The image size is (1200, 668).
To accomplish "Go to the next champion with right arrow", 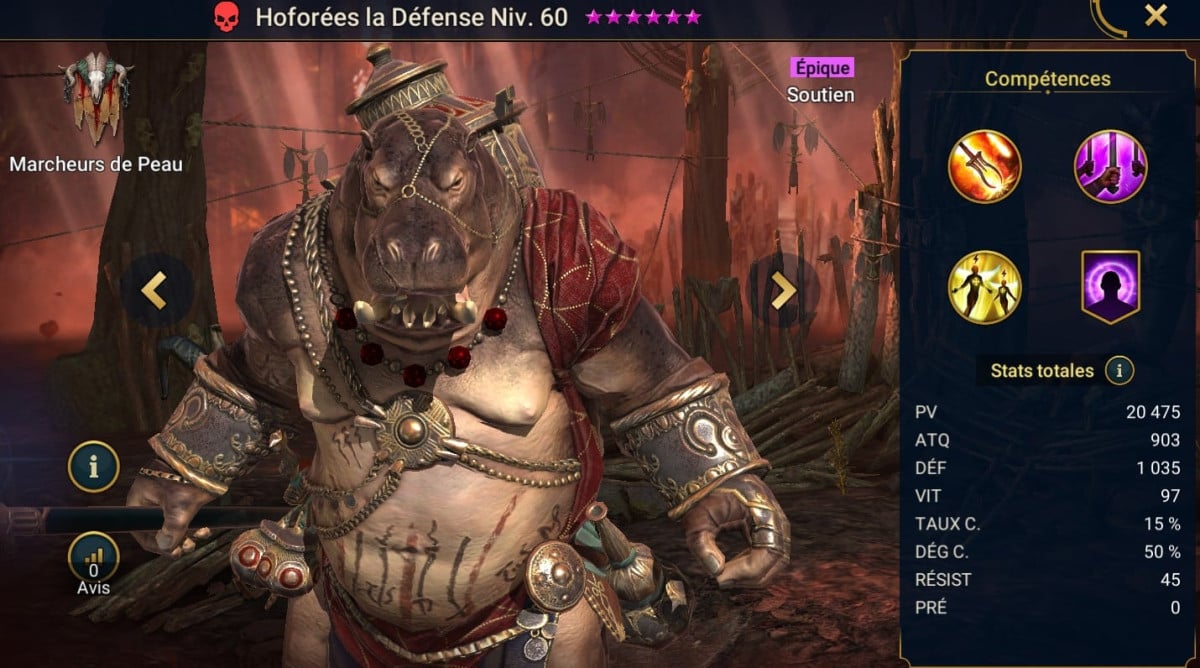I will (783, 289).
